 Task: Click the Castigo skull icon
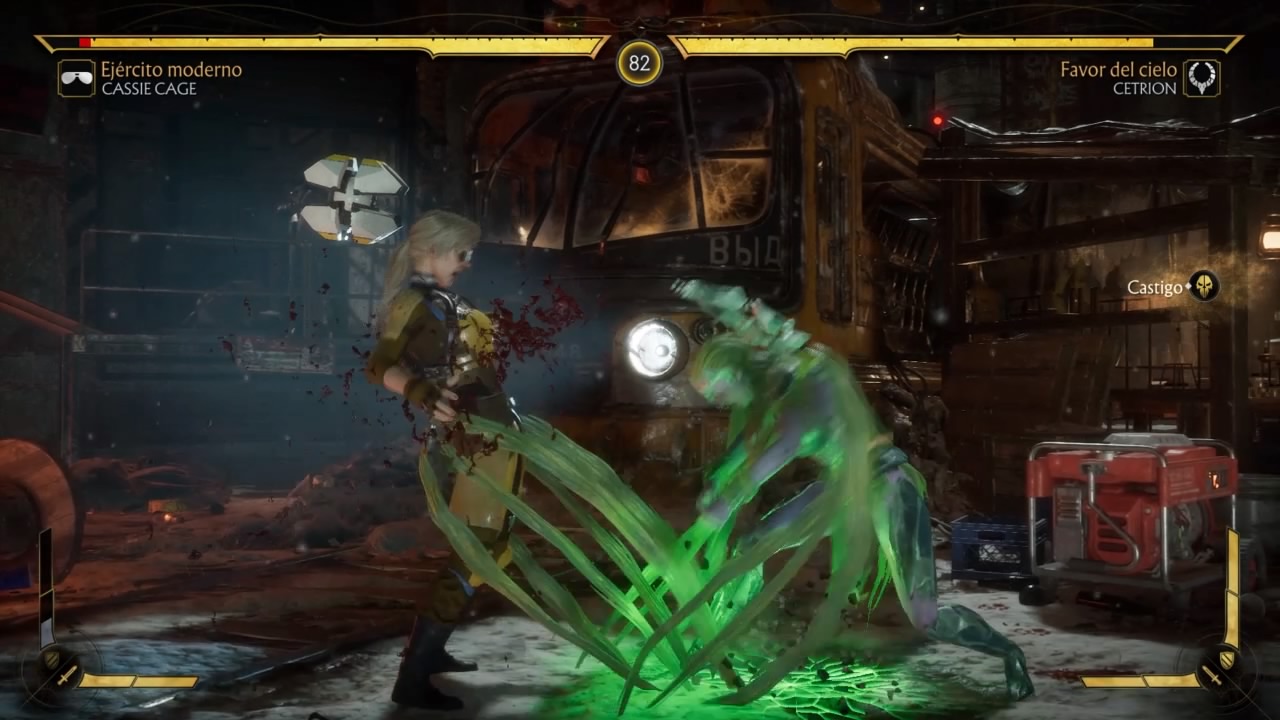[1204, 287]
